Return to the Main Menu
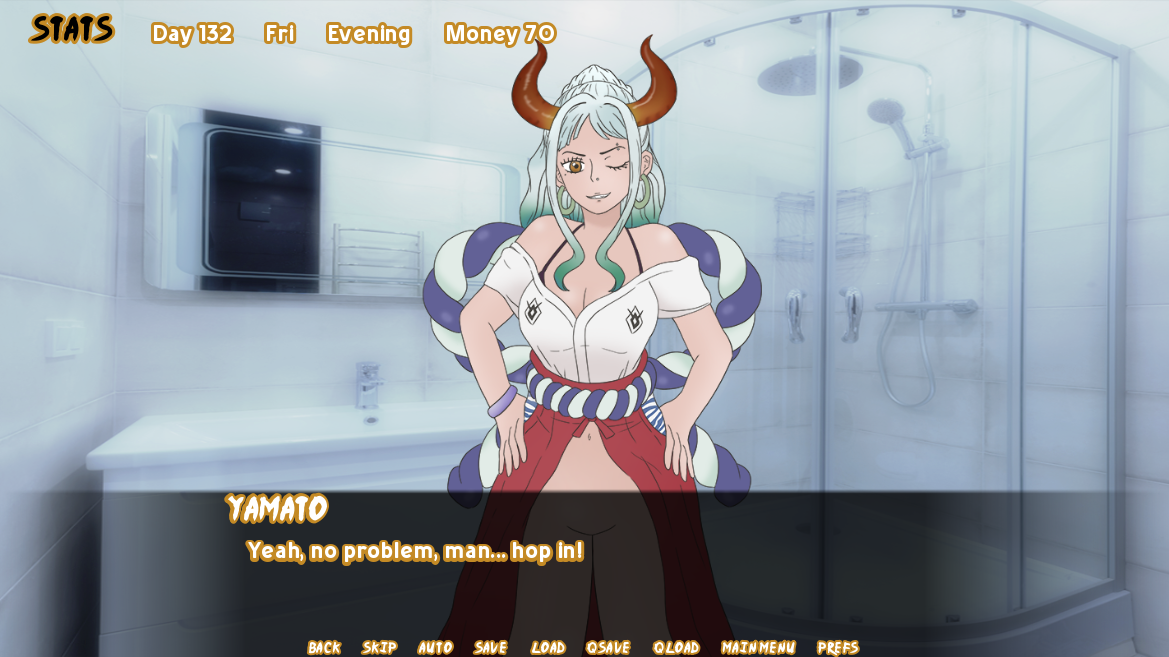The width and height of the screenshot is (1169, 657). 758,647
